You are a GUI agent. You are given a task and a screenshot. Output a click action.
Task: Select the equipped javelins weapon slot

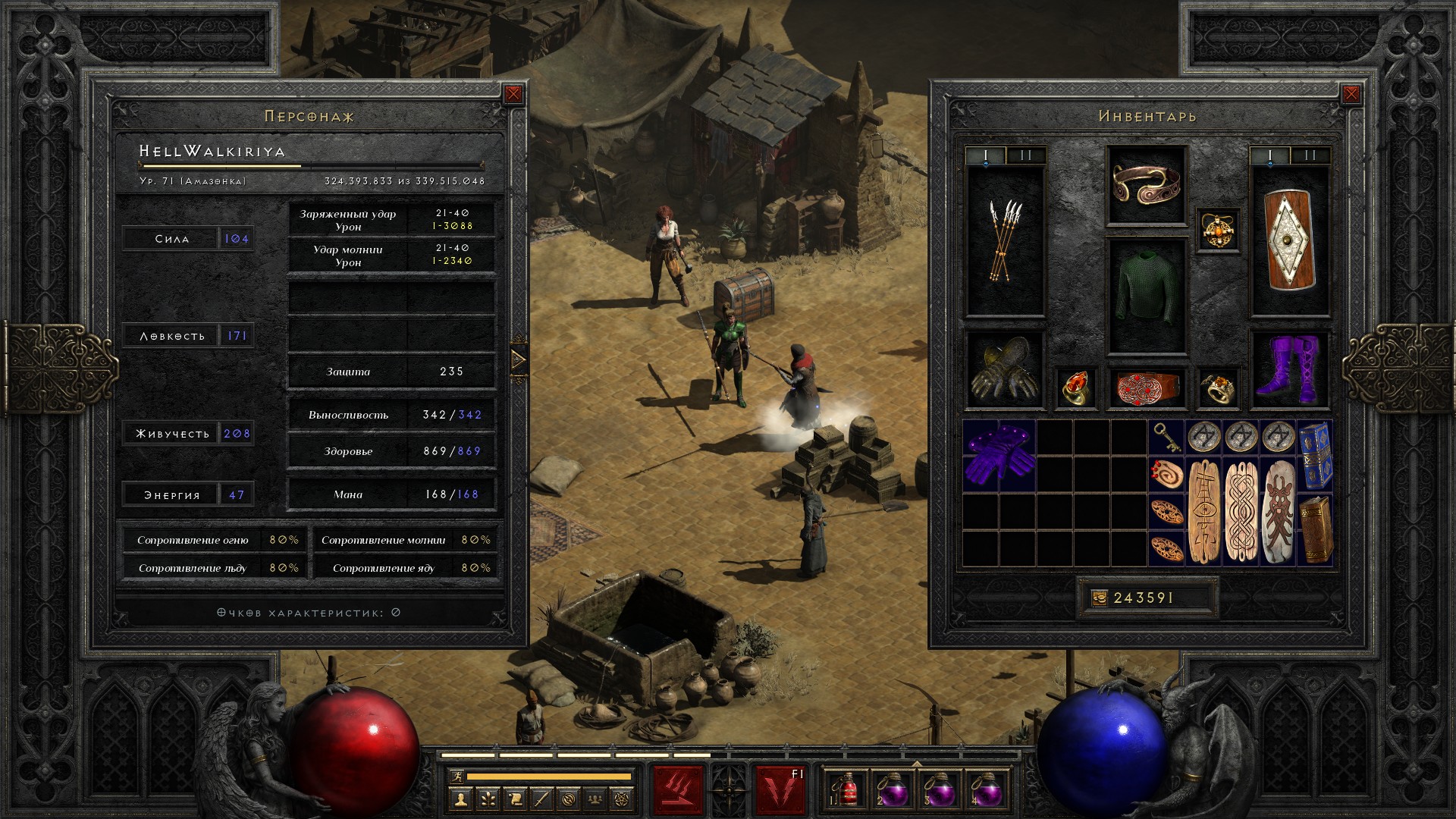tap(1005, 241)
